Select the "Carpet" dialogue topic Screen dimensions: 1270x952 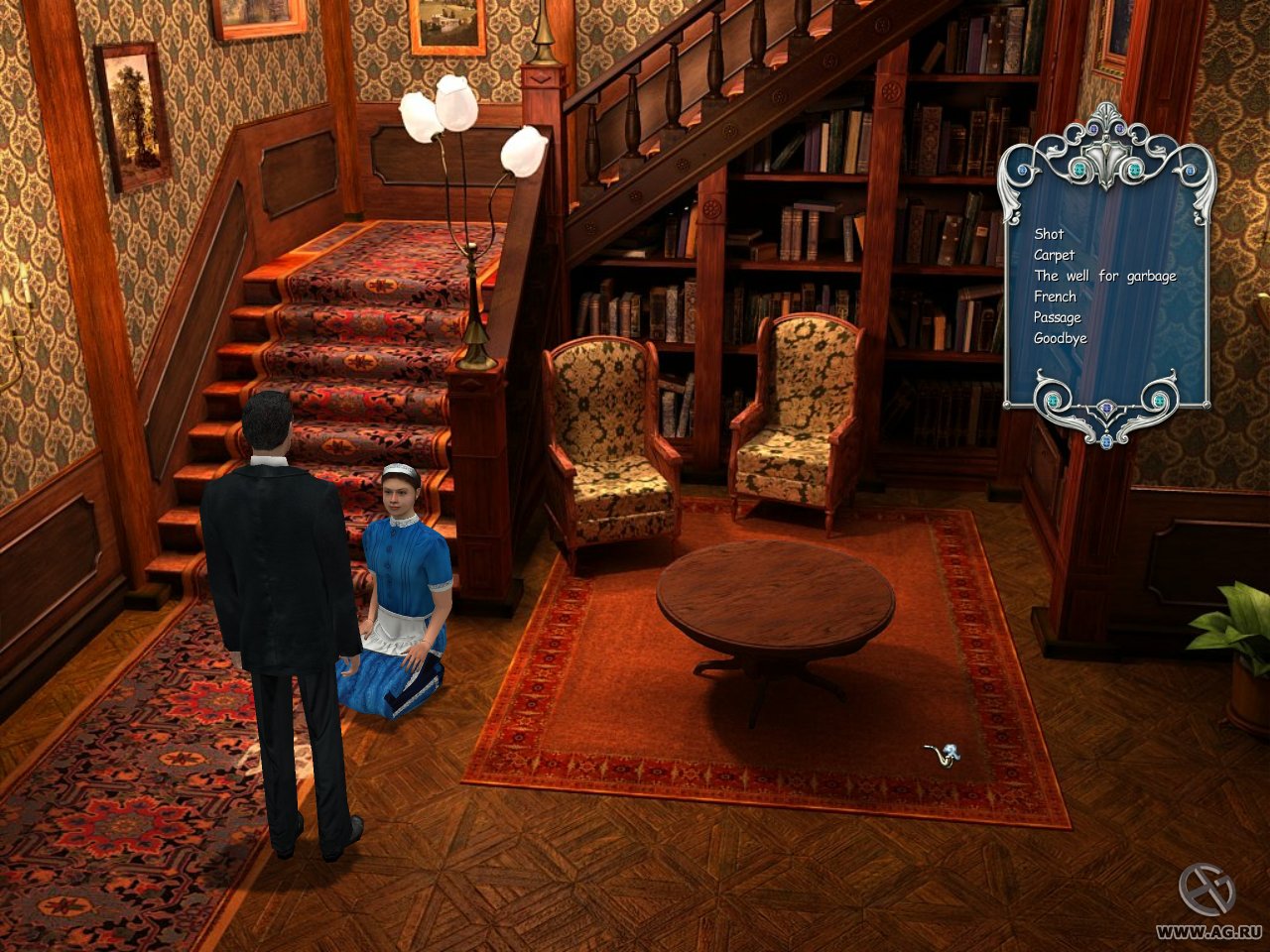coord(1054,255)
